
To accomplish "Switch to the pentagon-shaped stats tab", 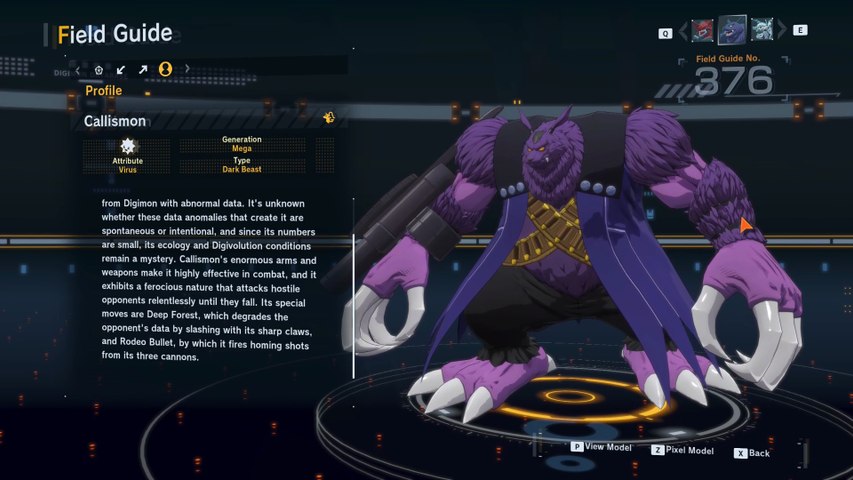I will tap(99, 69).
